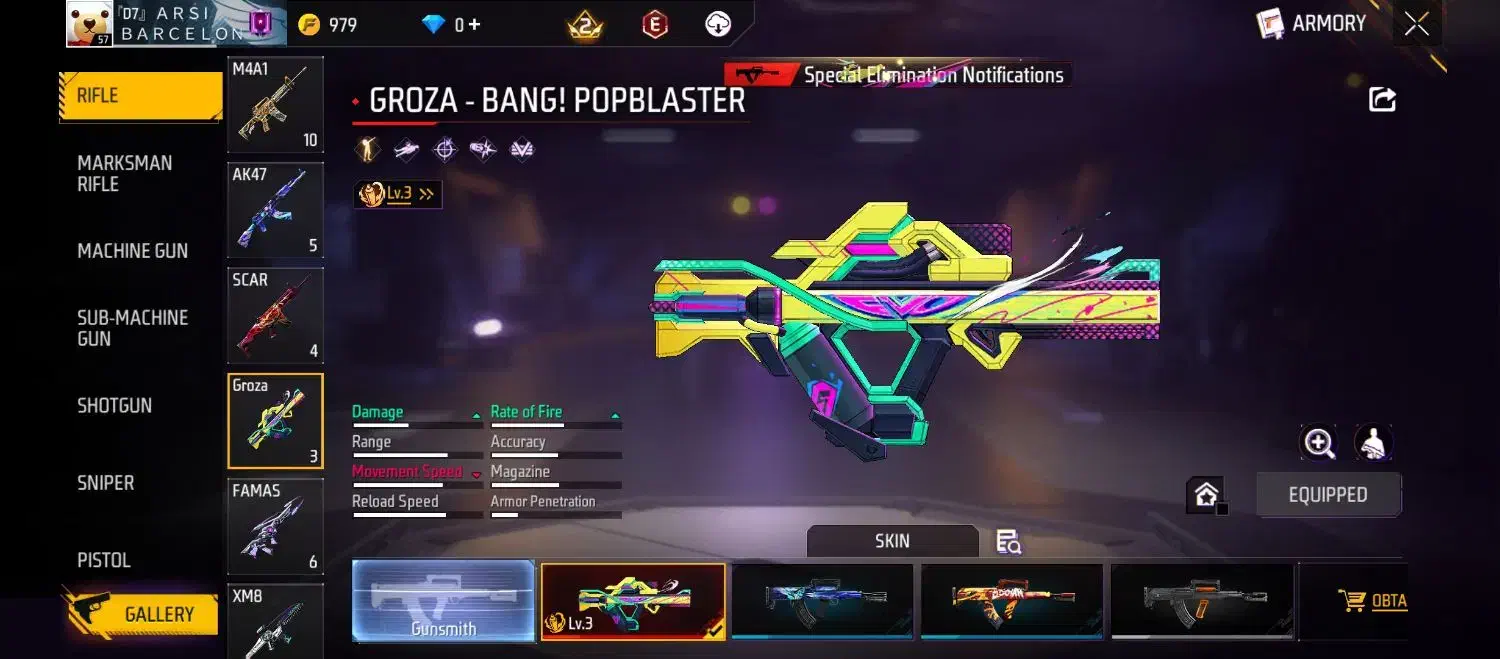Select the M4A1 rifle tile
The height and width of the screenshot is (659, 1500).
[x=275, y=104]
